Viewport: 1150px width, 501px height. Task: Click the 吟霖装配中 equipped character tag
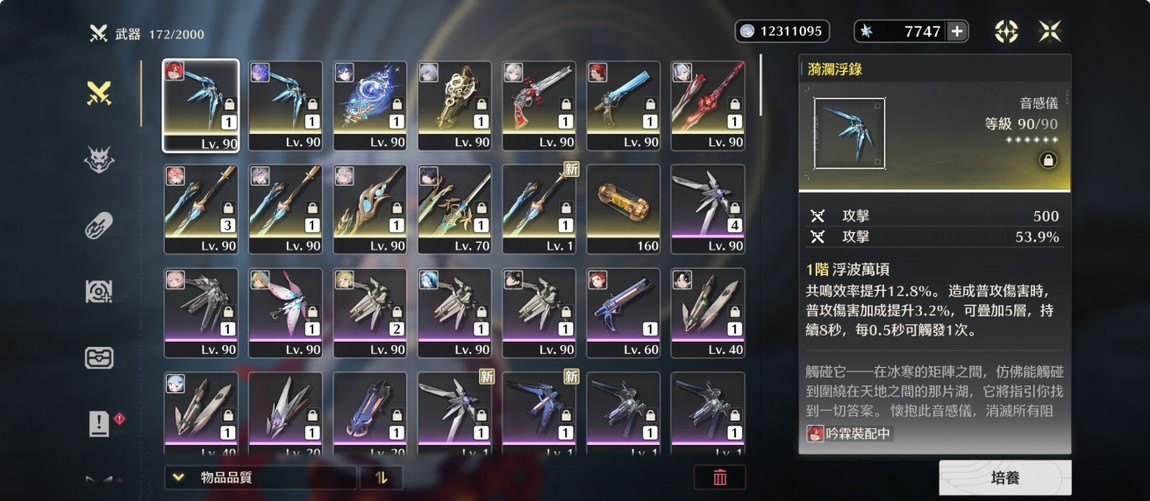pyautogui.click(x=849, y=434)
